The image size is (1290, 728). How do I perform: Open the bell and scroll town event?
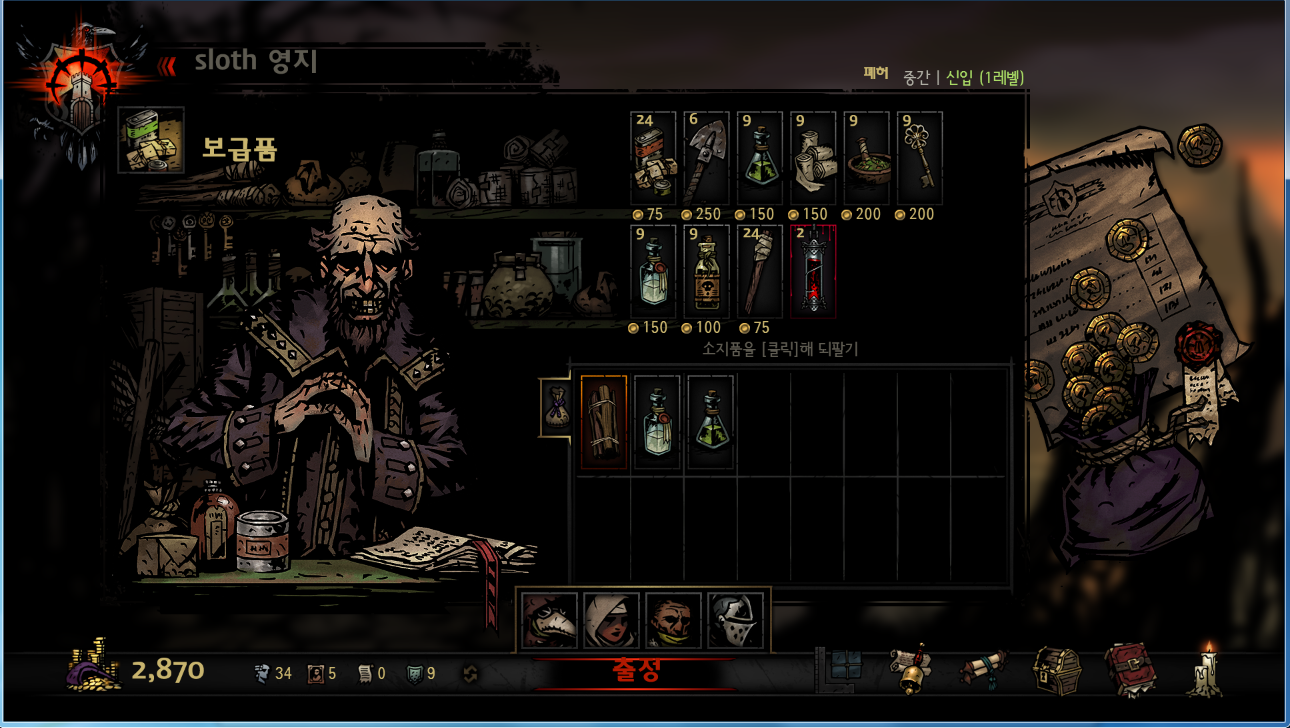coord(909,670)
